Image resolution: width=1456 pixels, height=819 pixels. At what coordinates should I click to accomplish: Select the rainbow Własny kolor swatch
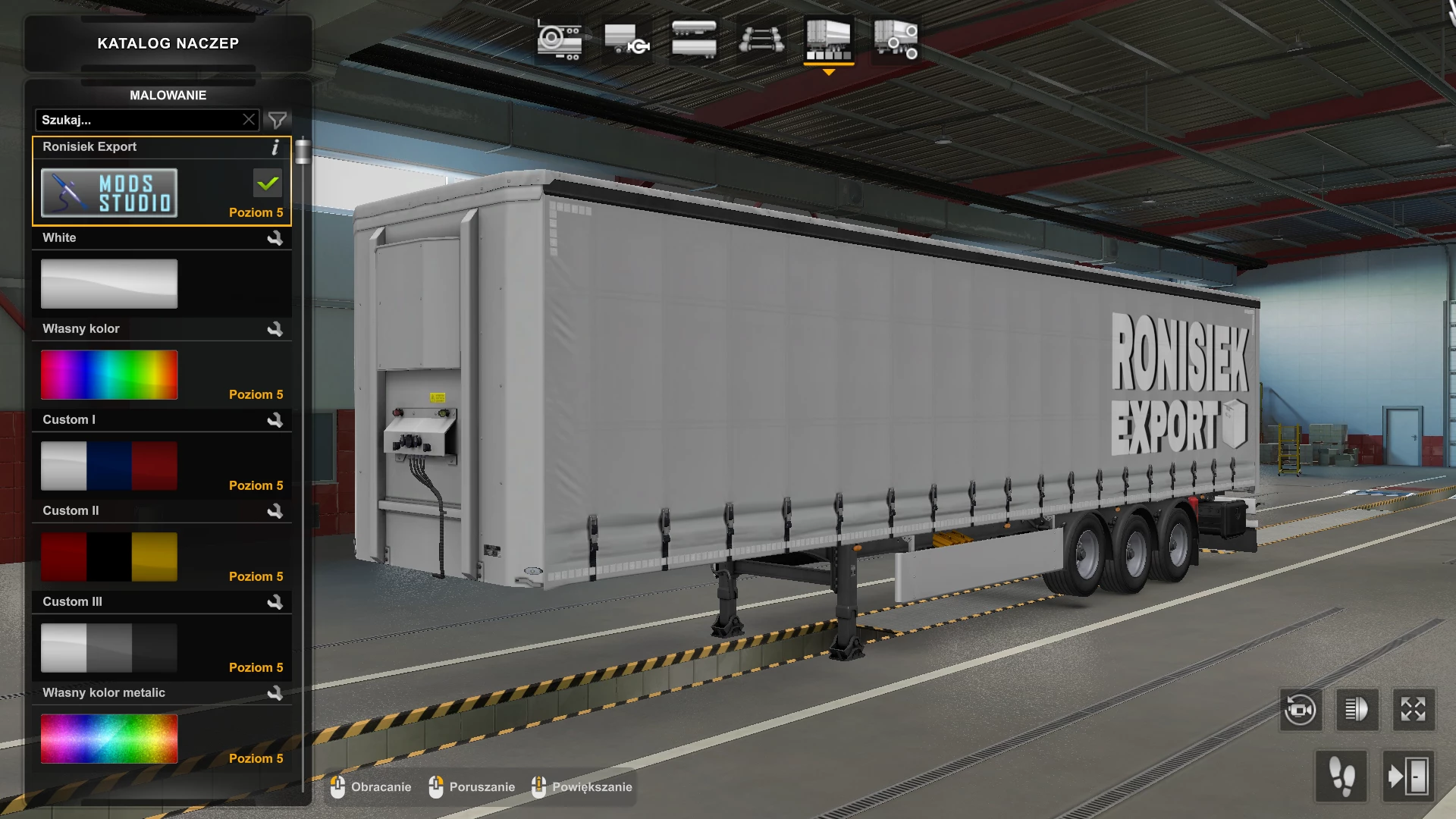click(108, 374)
